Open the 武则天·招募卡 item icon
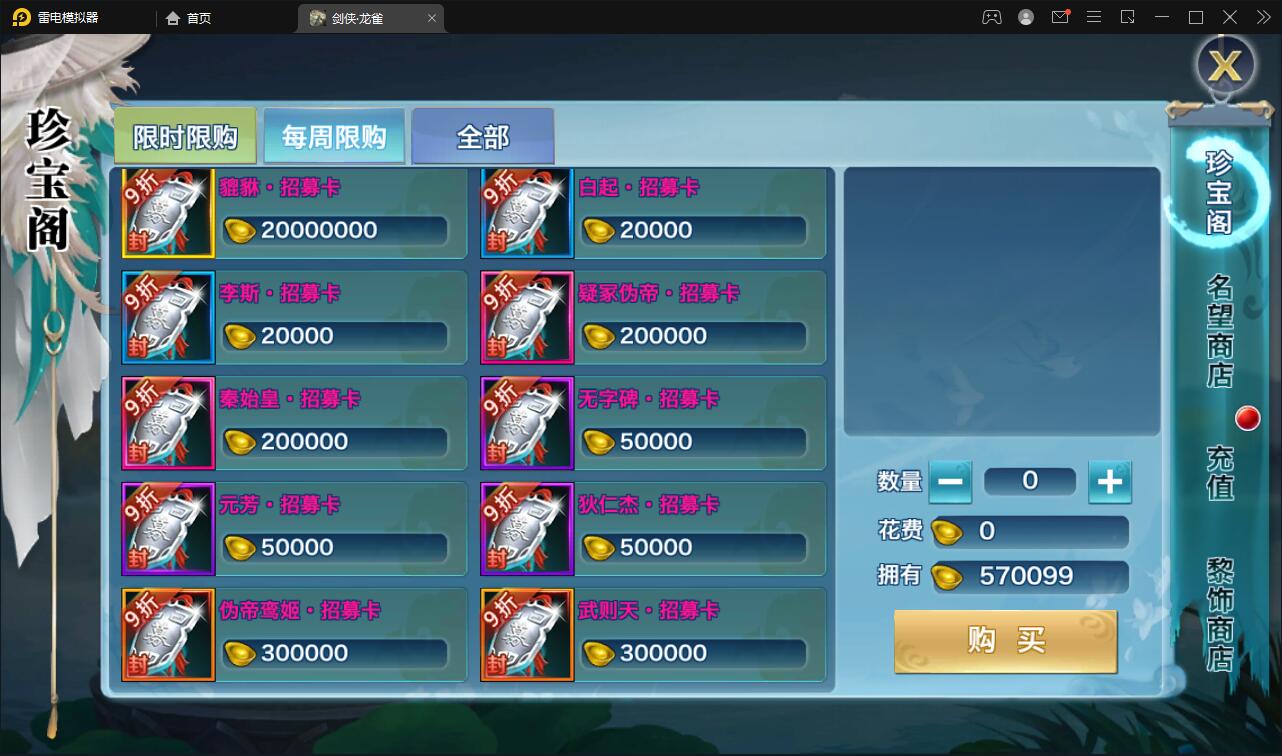 [526, 635]
